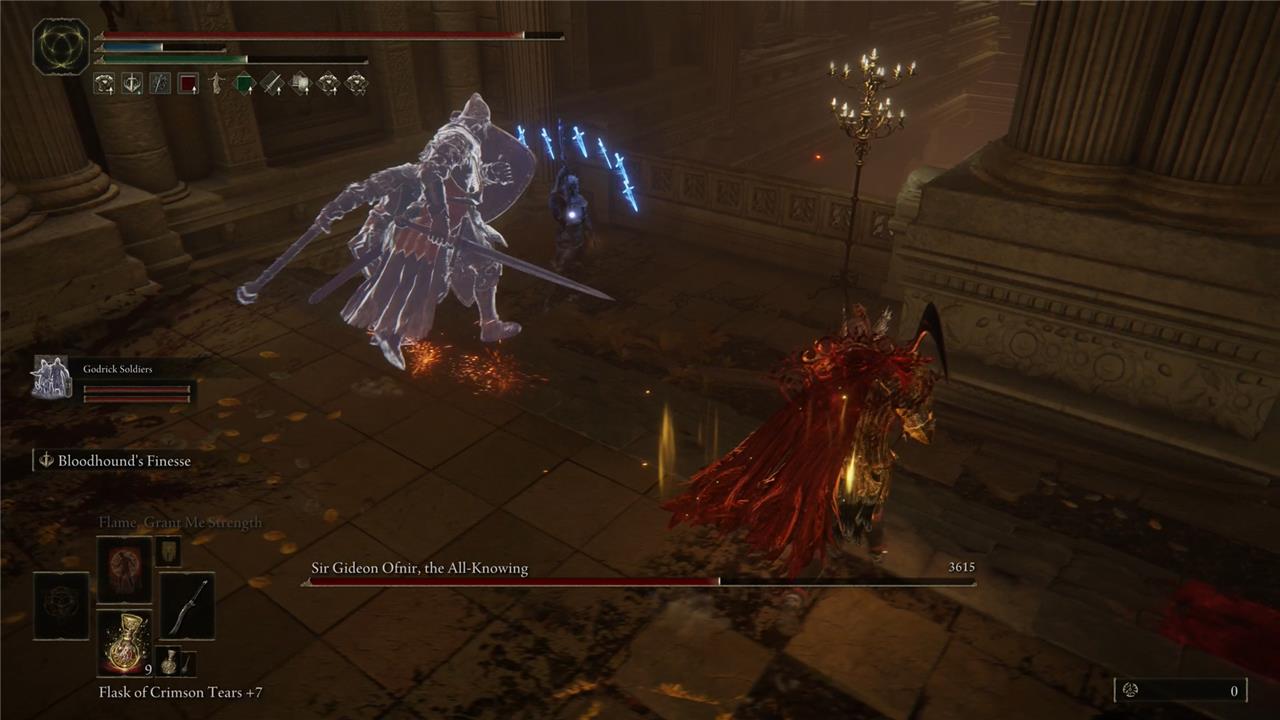This screenshot has height=720, width=1280.
Task: Click the standing figure status icon
Action: coord(216,84)
